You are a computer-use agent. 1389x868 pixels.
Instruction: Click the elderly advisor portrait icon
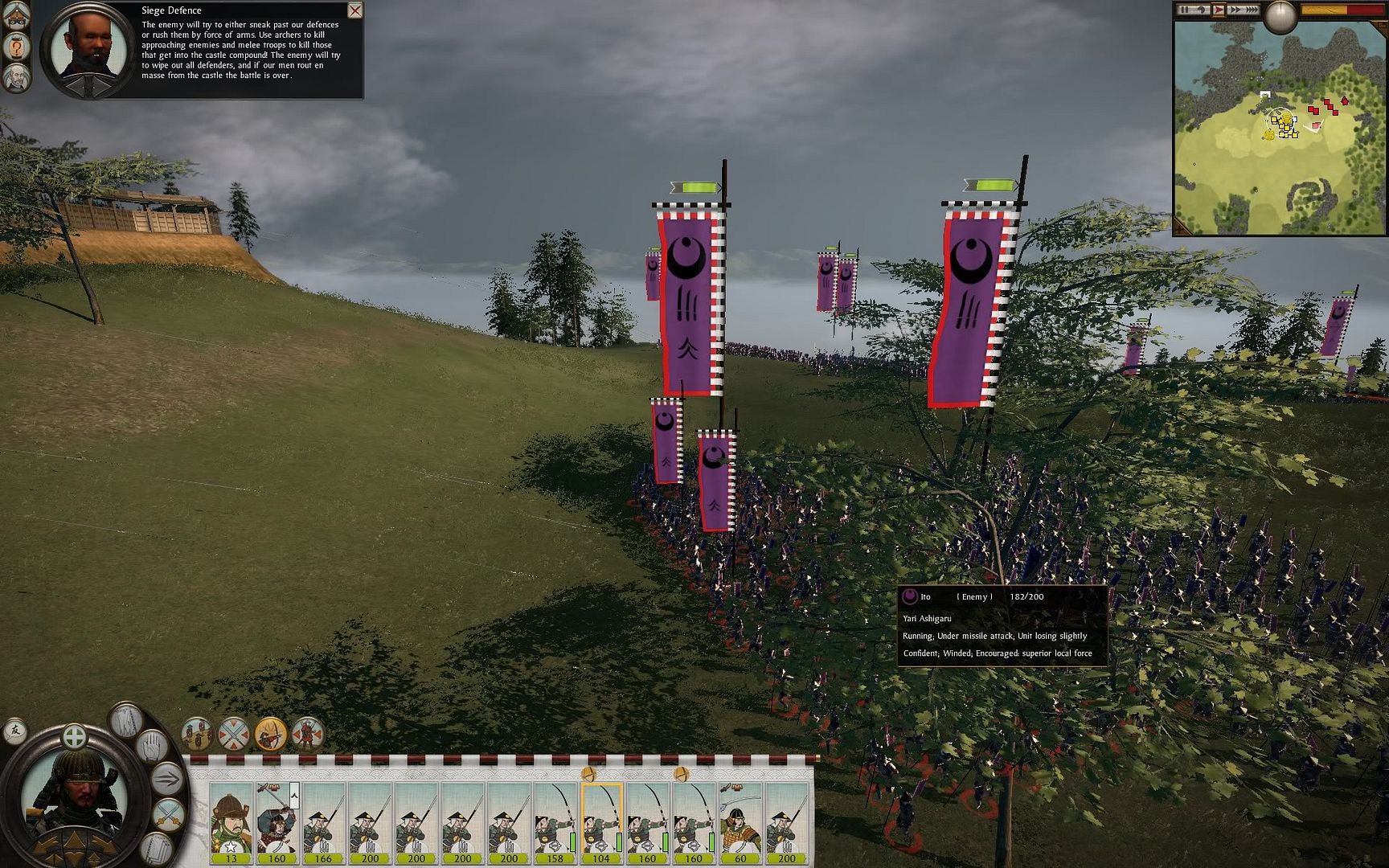coord(16,78)
